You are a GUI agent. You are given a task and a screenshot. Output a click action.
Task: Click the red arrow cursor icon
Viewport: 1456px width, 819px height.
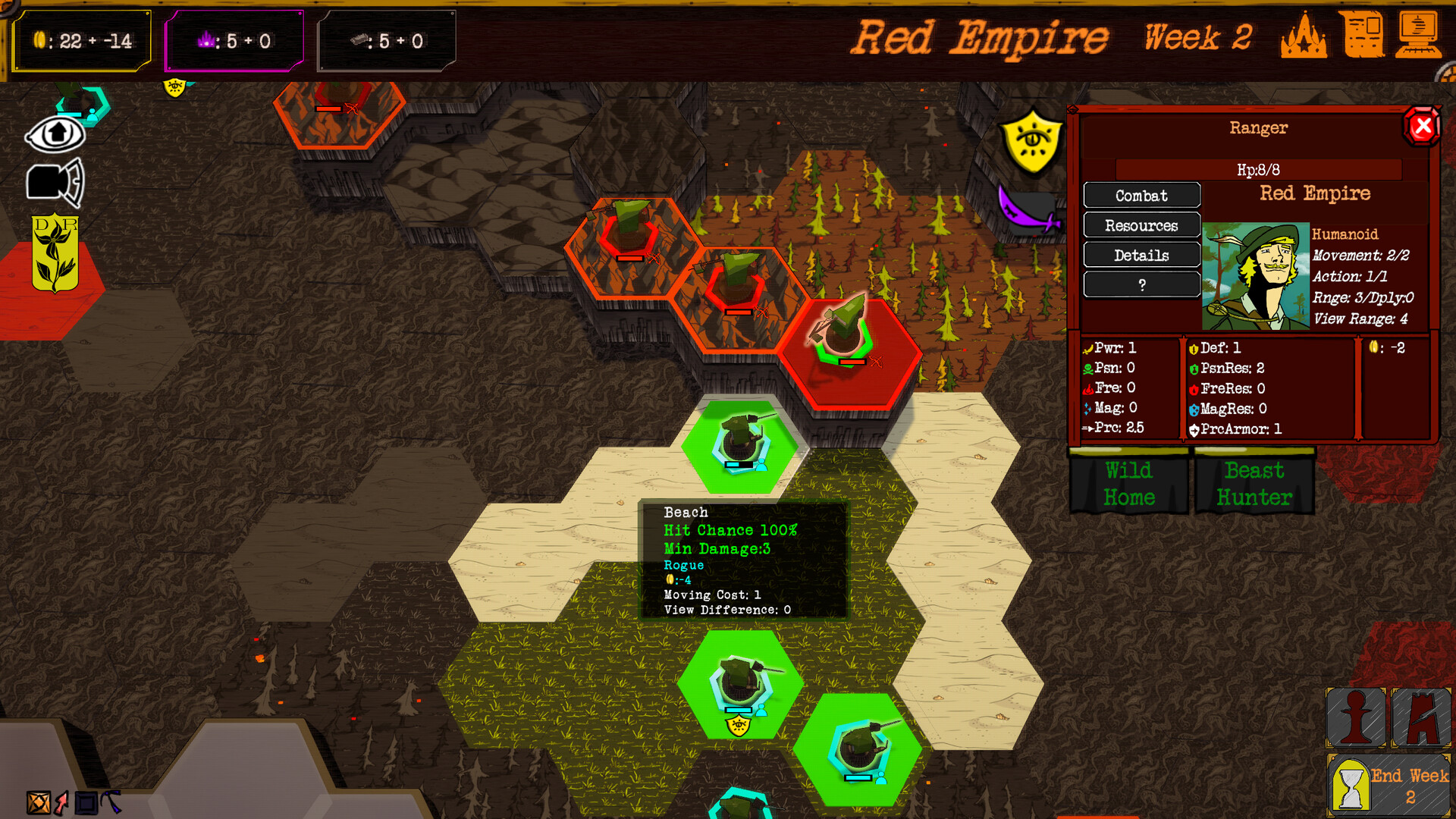pos(61,802)
